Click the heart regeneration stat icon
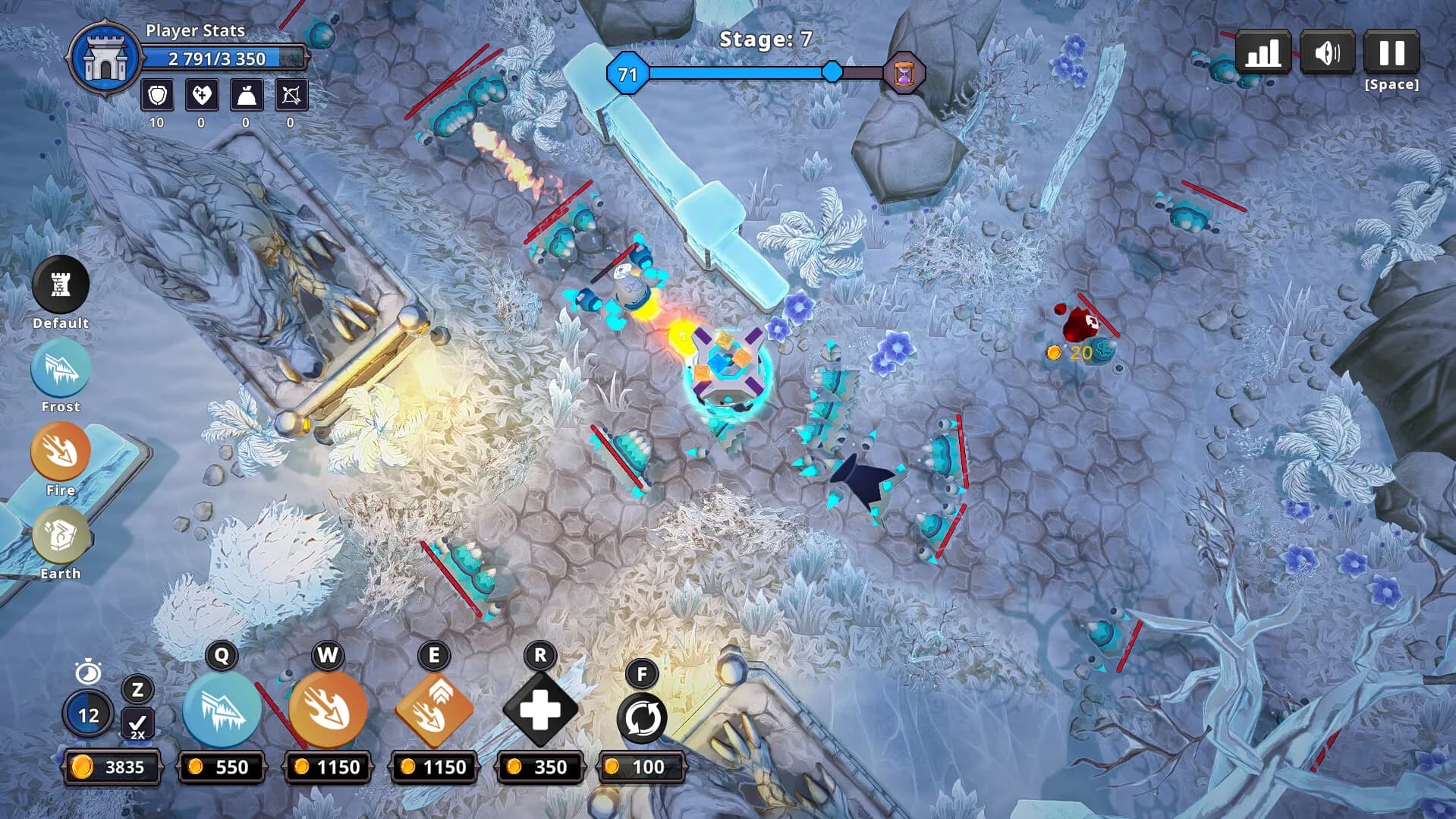 201,96
